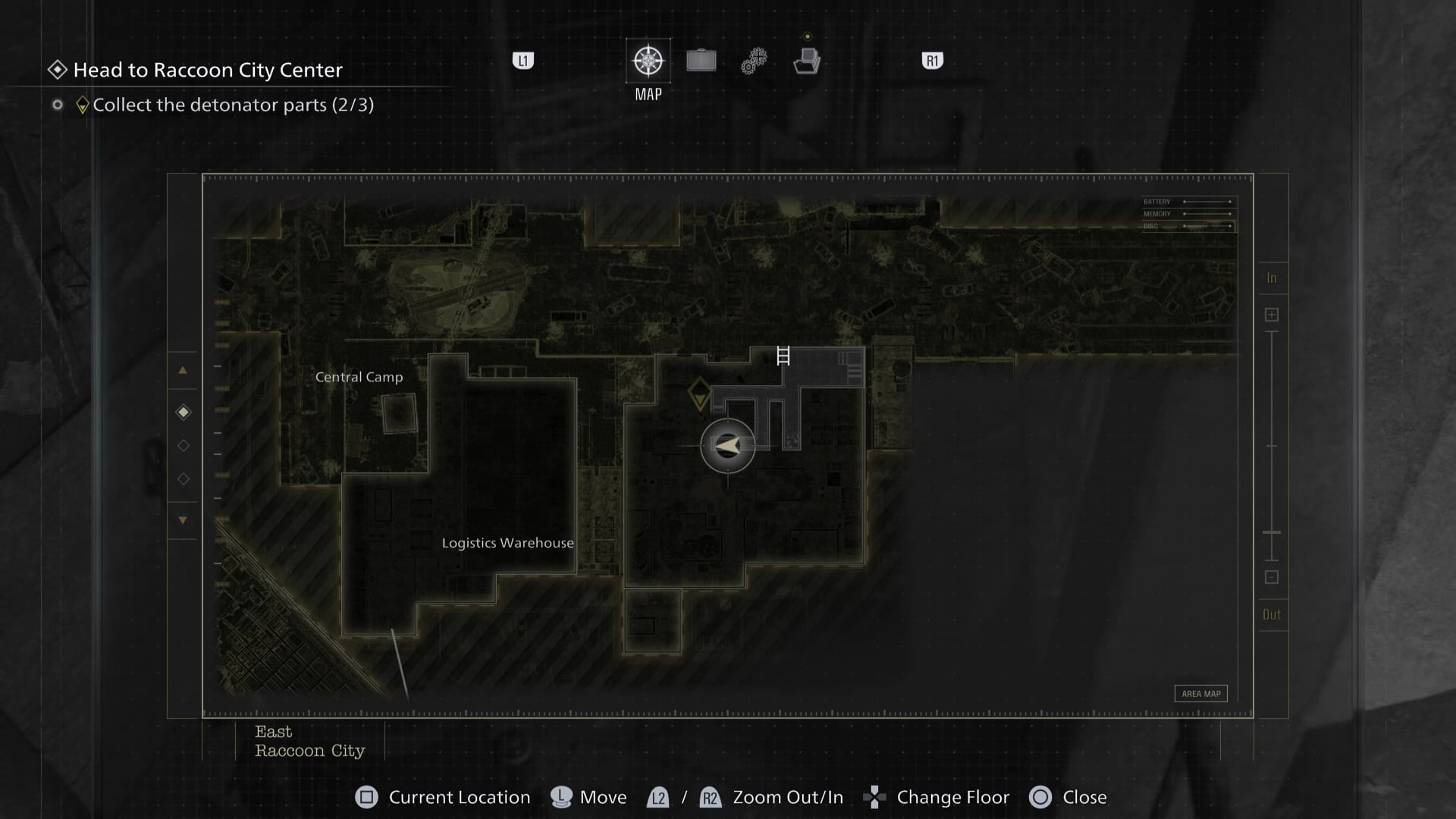1456x819 pixels.
Task: Click the player location arrow marker
Action: click(728, 446)
